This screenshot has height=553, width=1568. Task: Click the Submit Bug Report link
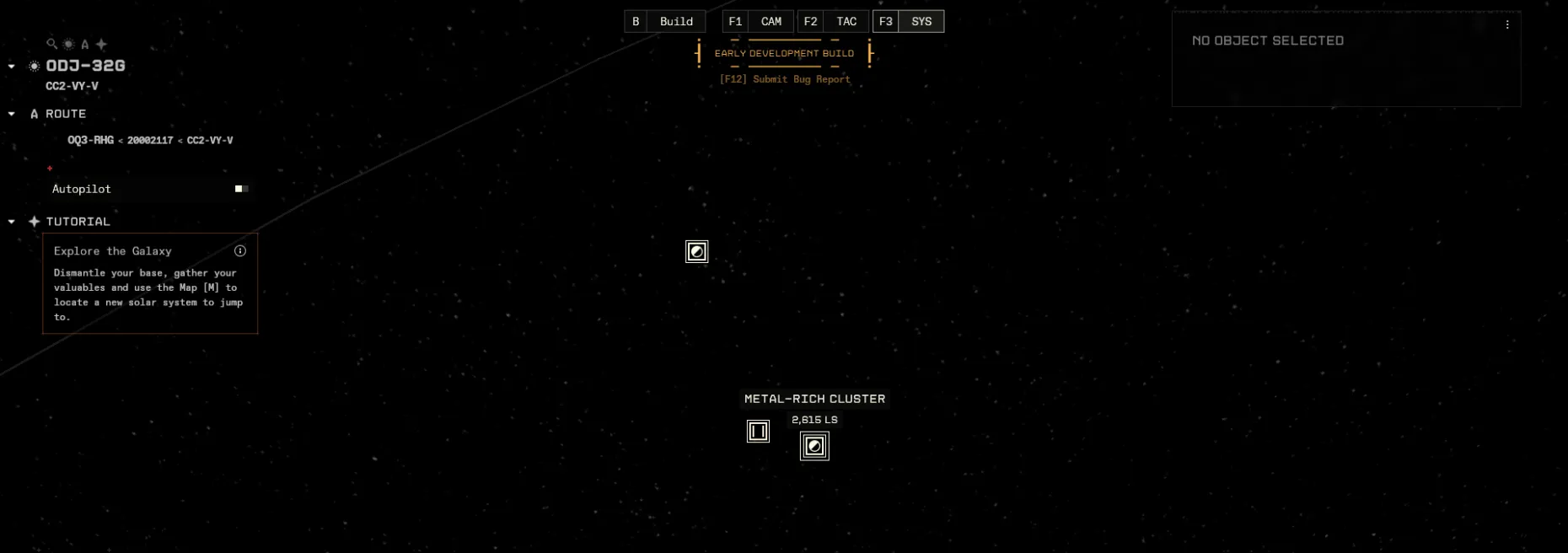click(785, 79)
